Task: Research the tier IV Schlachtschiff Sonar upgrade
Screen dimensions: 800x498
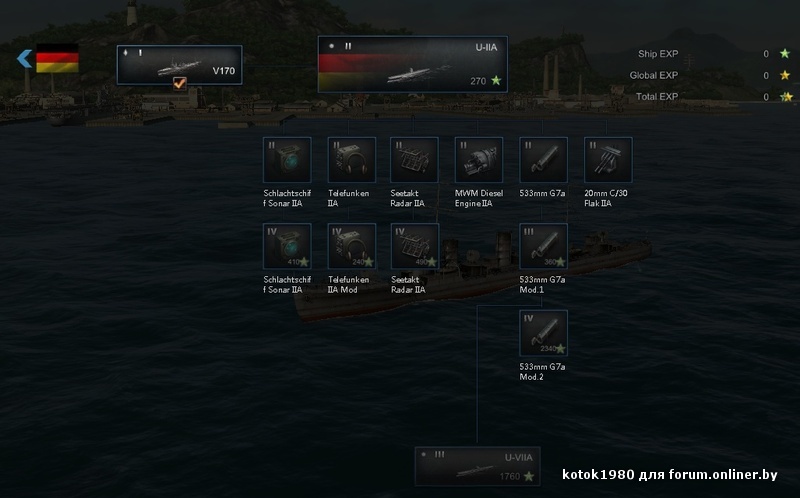Action: [x=287, y=246]
